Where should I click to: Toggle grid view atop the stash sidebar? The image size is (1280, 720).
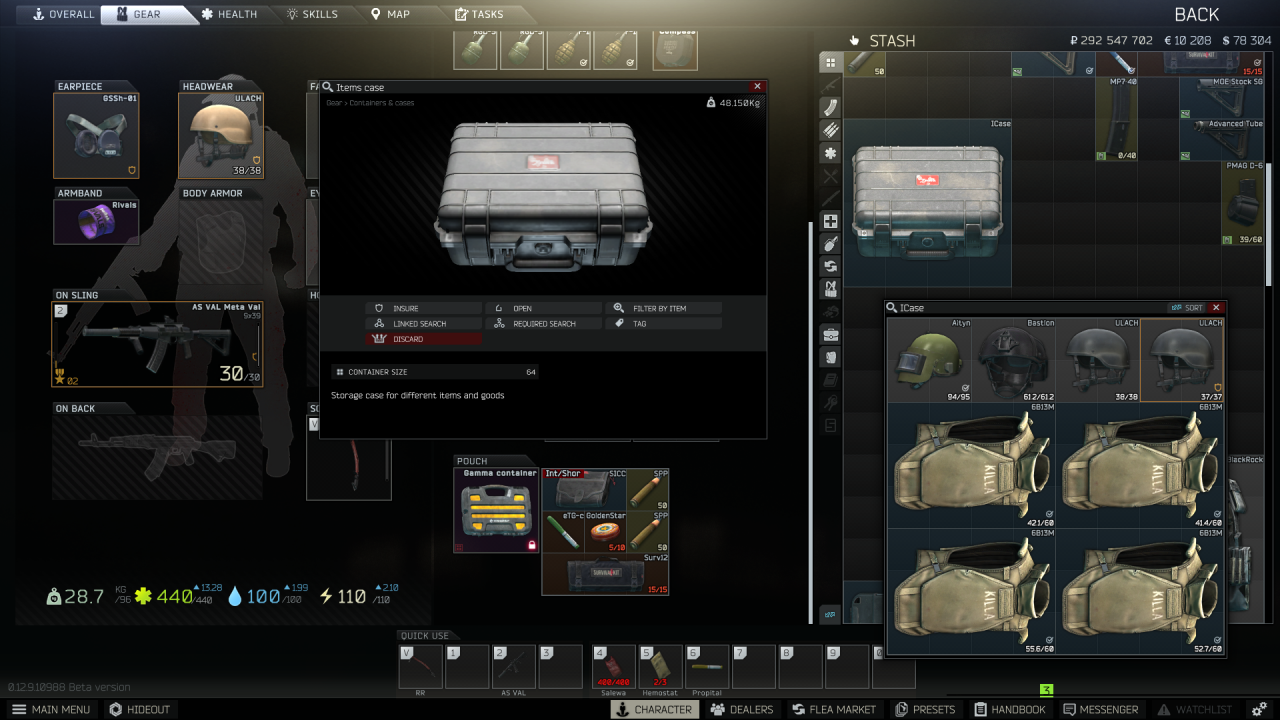[829, 63]
